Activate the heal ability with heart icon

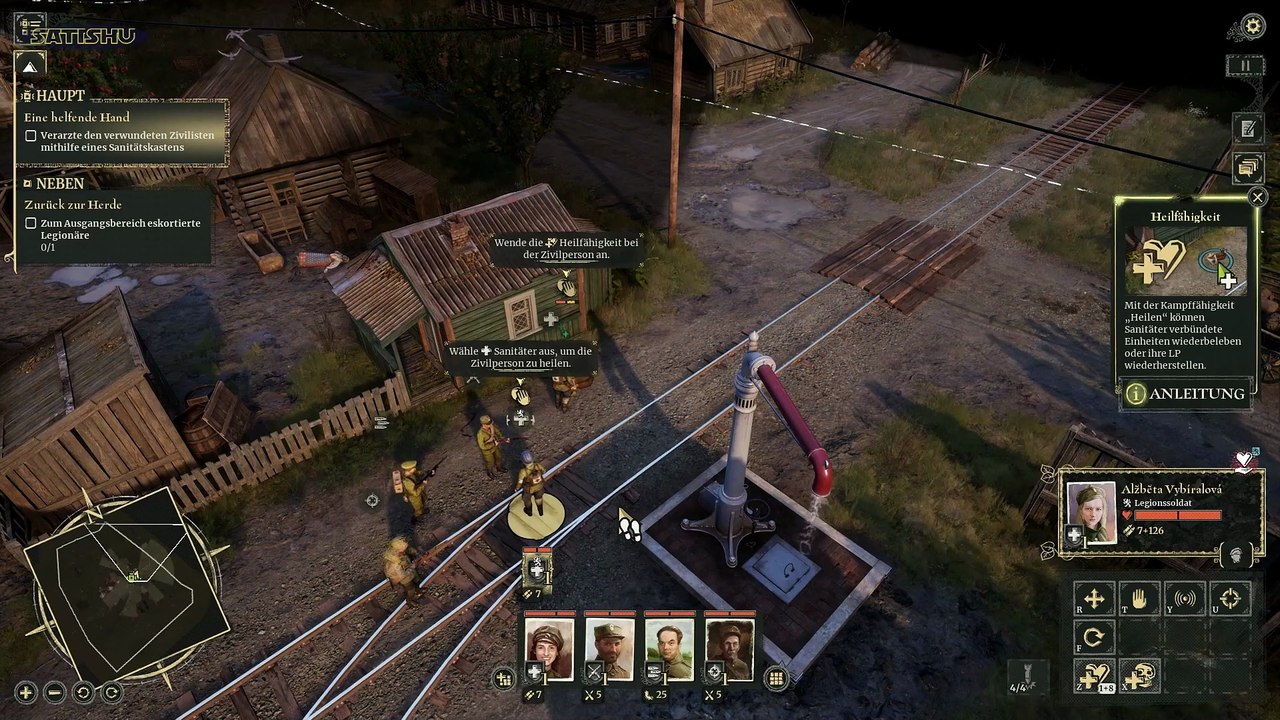(1094, 677)
